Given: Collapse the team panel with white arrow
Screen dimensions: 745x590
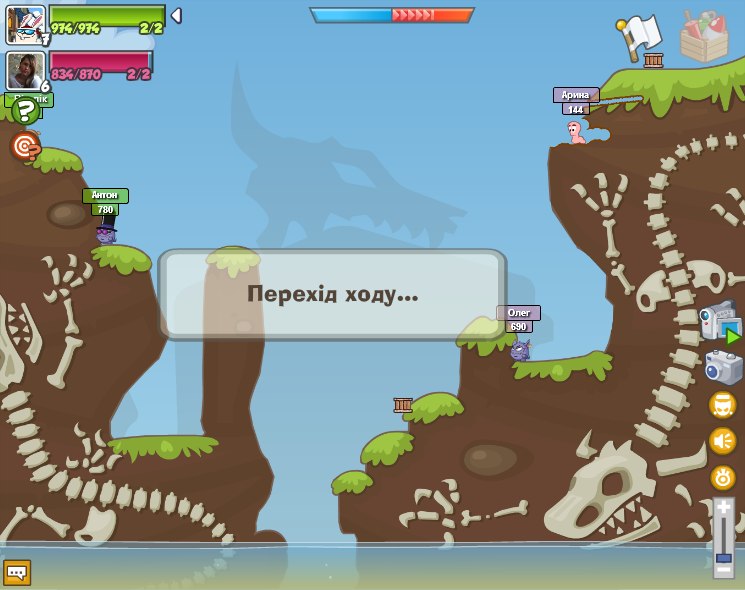Looking at the screenshot, I should (176, 16).
